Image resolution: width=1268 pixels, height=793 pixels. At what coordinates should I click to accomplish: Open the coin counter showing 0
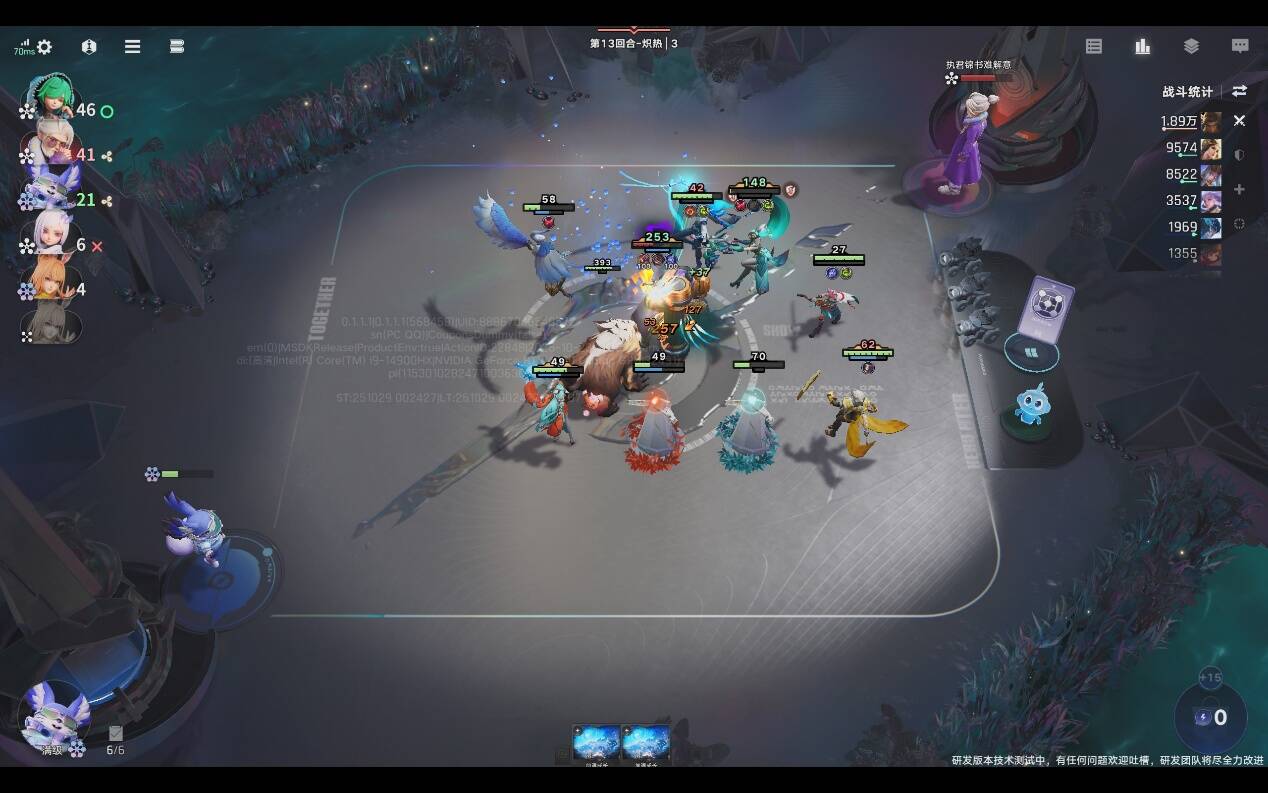point(1210,717)
